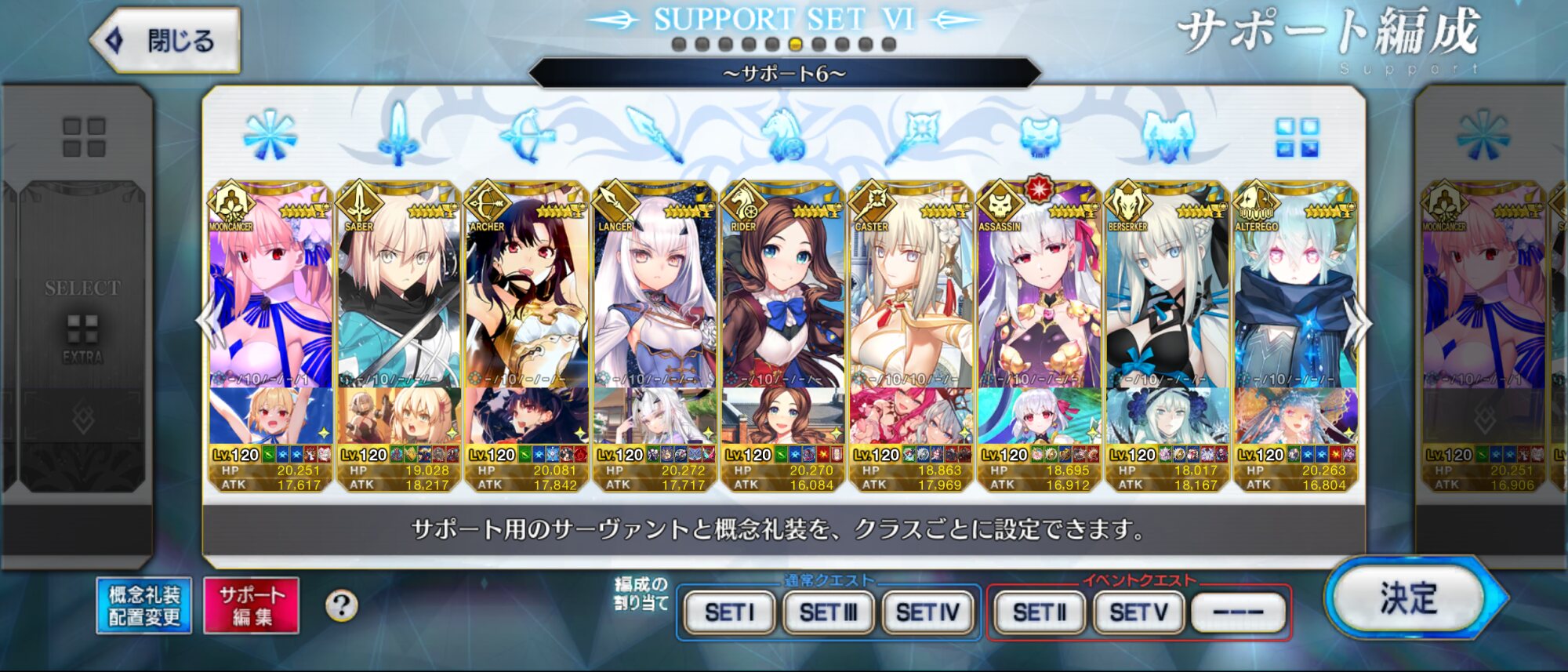Pick the SET V event button
This screenshot has height=672, width=1568.
pos(1138,612)
